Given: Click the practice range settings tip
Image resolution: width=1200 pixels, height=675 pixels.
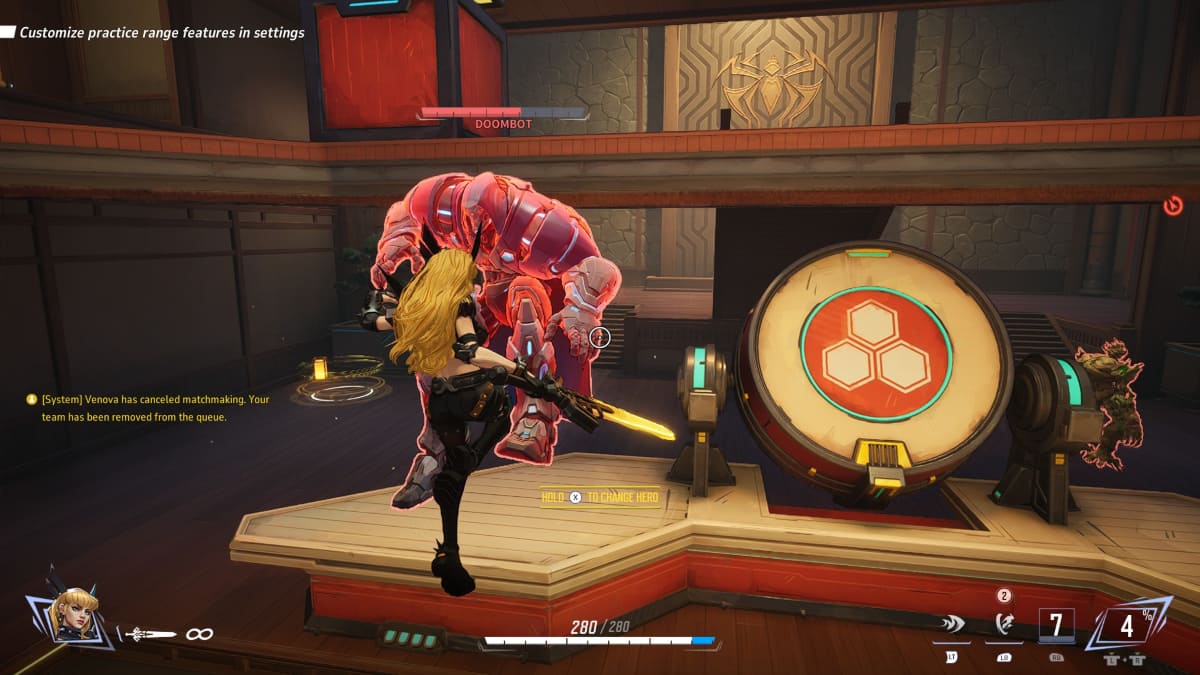Looking at the screenshot, I should 161,32.
